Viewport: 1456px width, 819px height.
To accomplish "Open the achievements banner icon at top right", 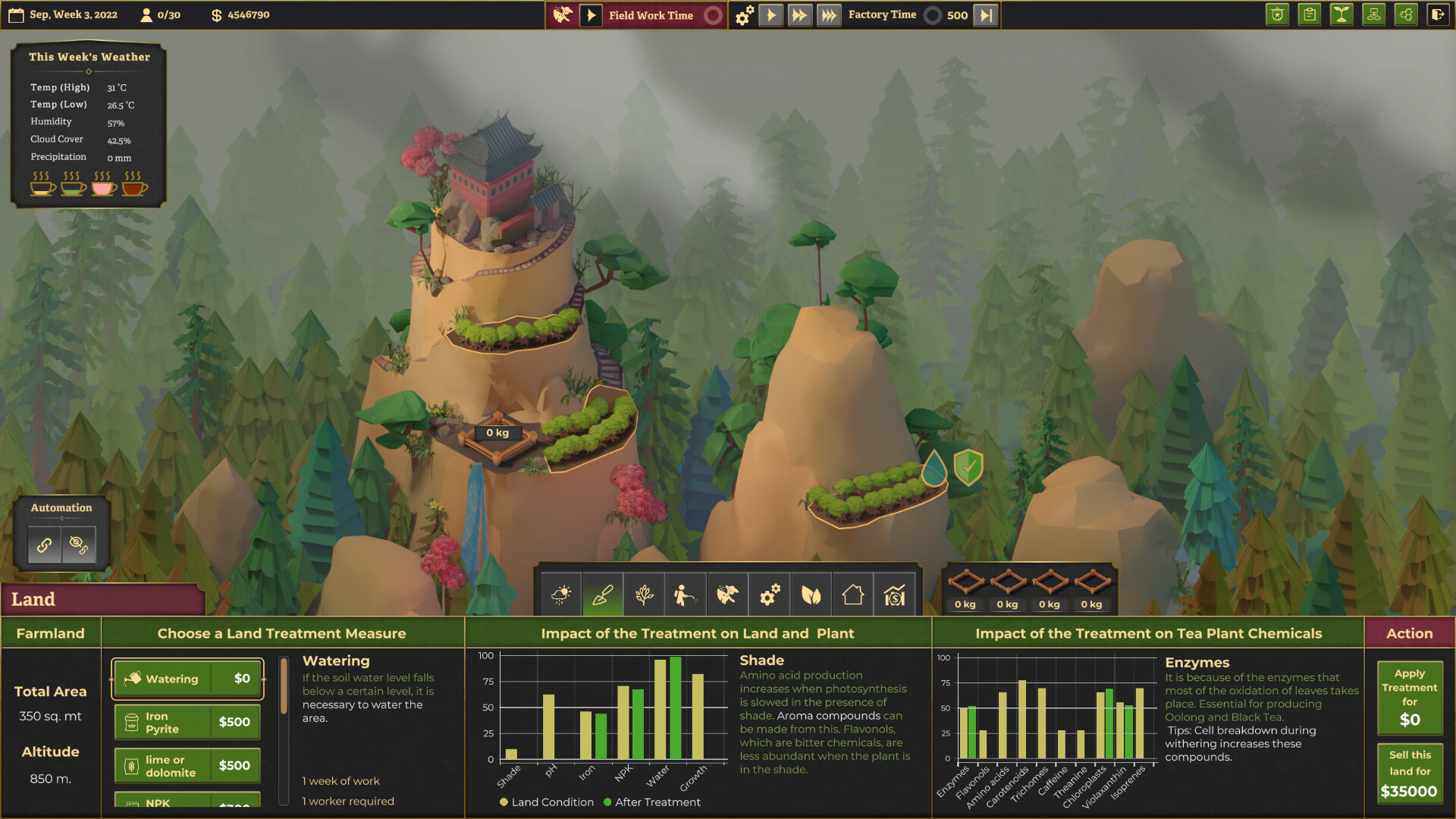I will 1277,14.
